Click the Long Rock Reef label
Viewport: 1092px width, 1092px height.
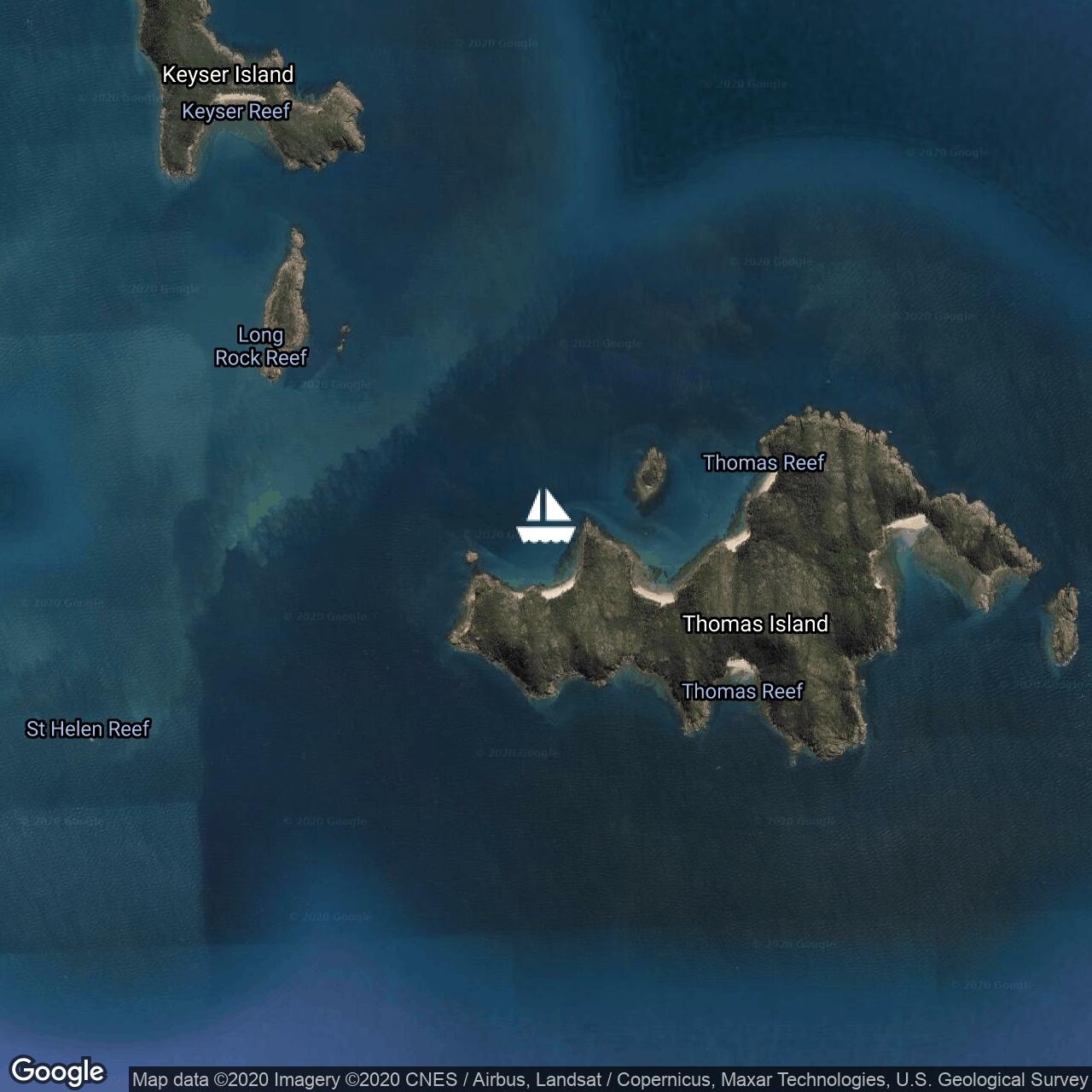tap(260, 346)
